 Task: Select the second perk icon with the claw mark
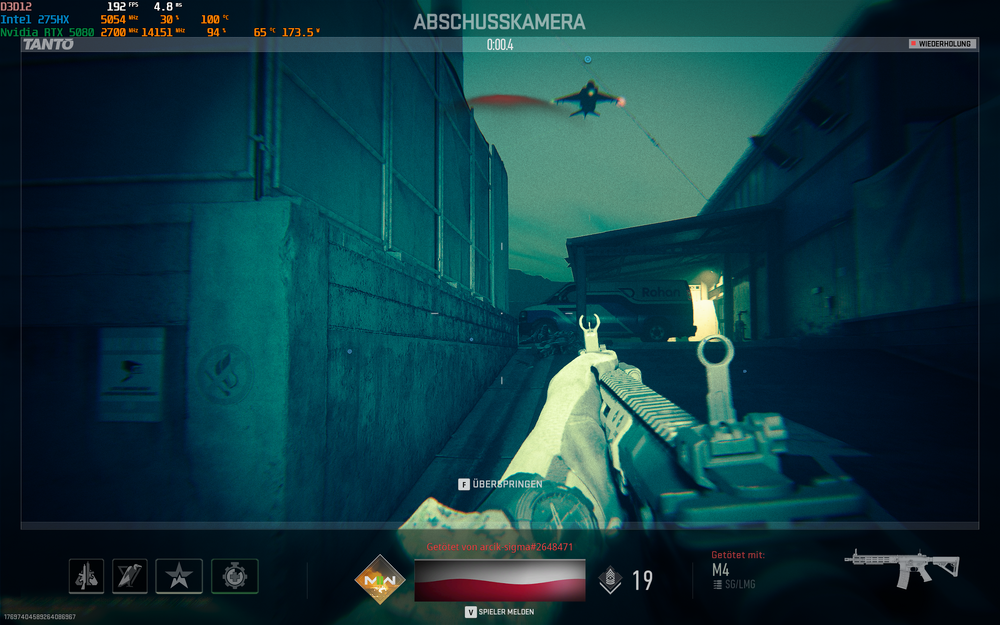coord(130,576)
